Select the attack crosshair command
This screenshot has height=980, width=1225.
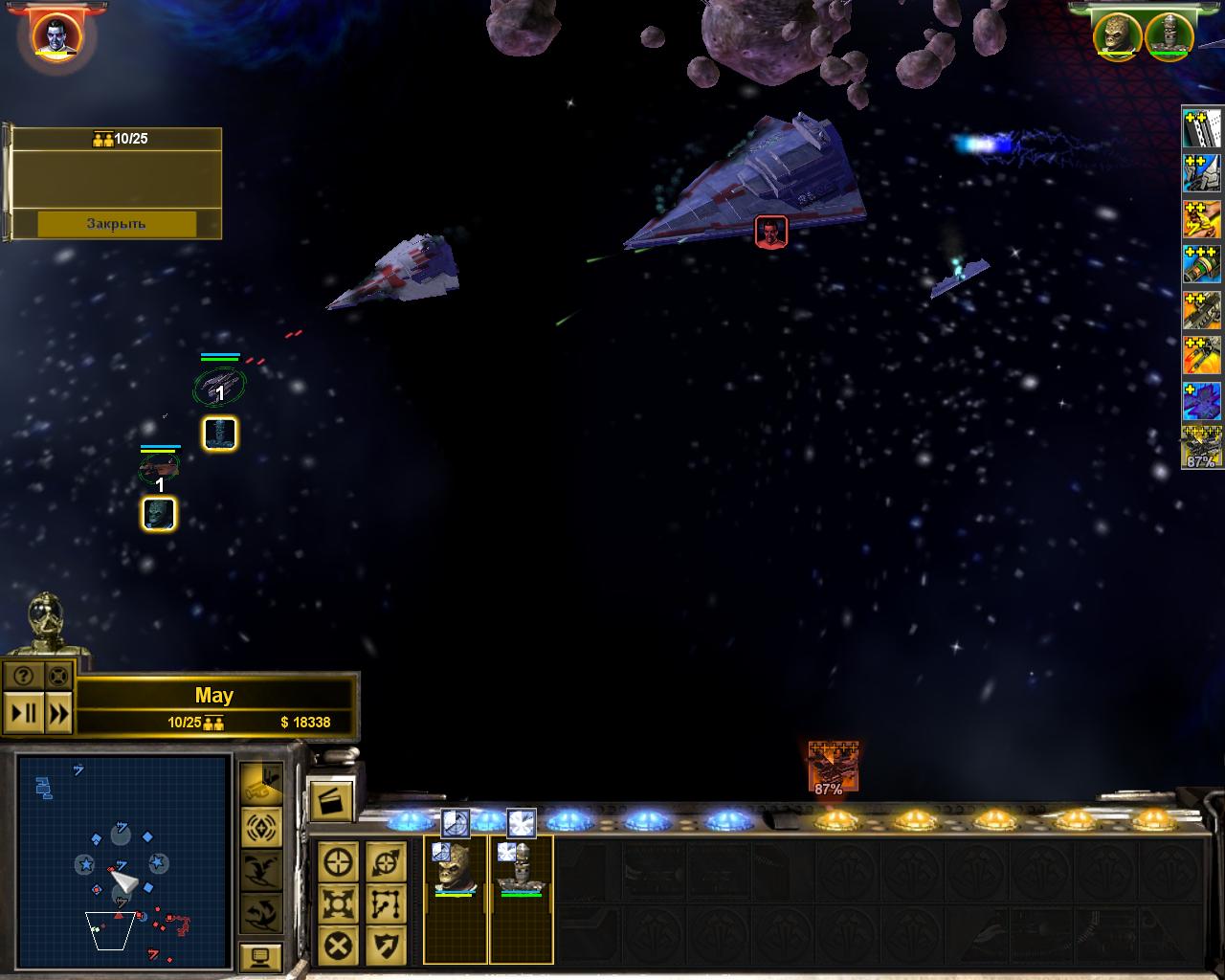click(x=339, y=862)
